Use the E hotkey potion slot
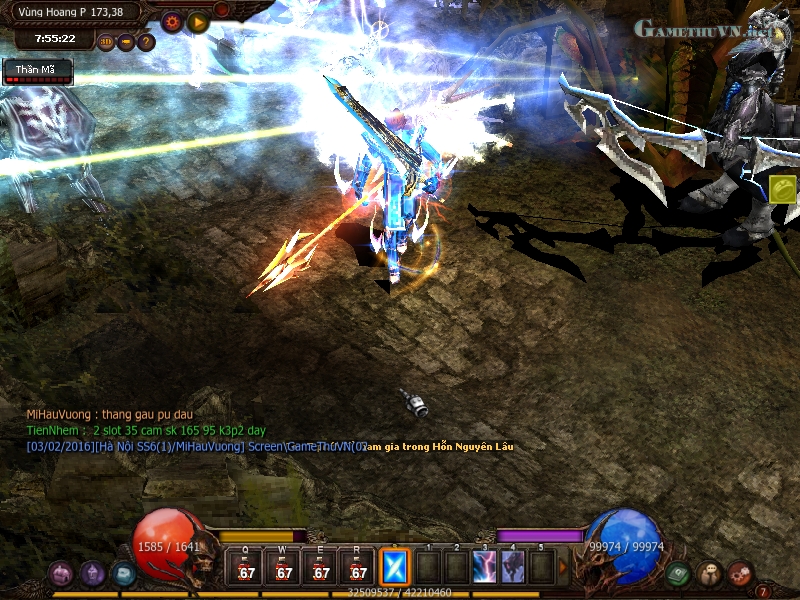This screenshot has width=800, height=600. coord(321,569)
